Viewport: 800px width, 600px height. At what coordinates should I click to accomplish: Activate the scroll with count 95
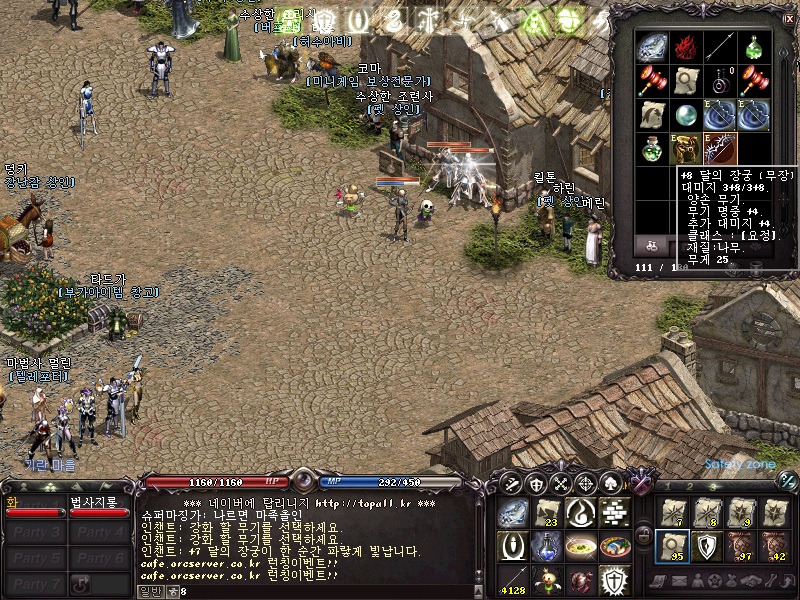[672, 546]
